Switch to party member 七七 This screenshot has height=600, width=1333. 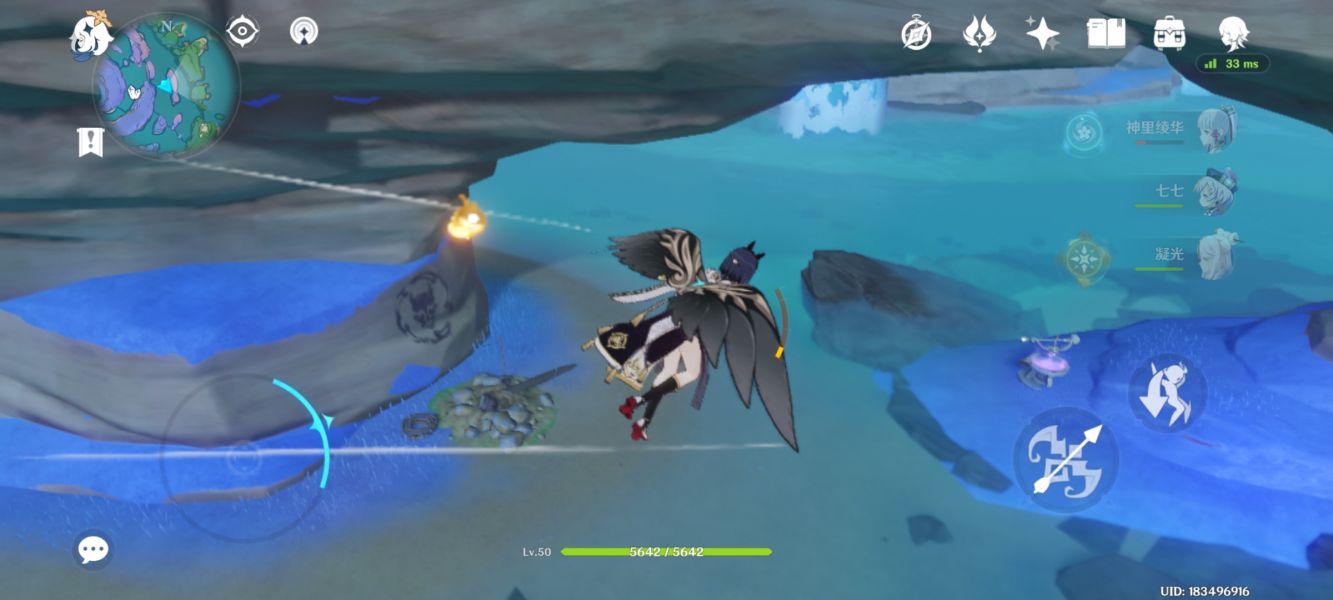pyautogui.click(x=1216, y=192)
